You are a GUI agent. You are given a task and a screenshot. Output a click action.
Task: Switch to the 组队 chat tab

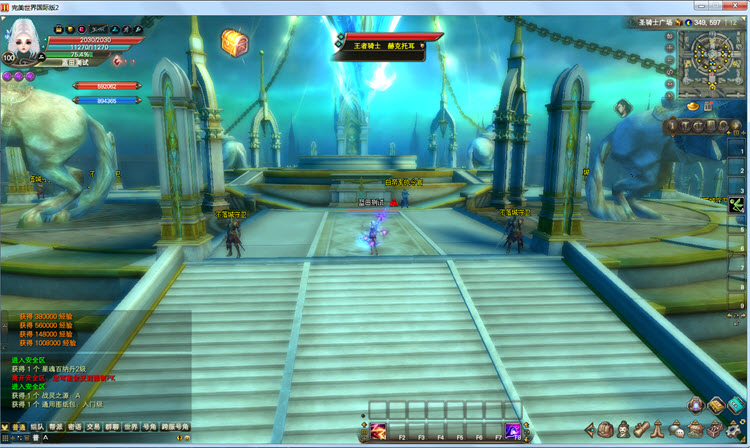tap(37, 427)
